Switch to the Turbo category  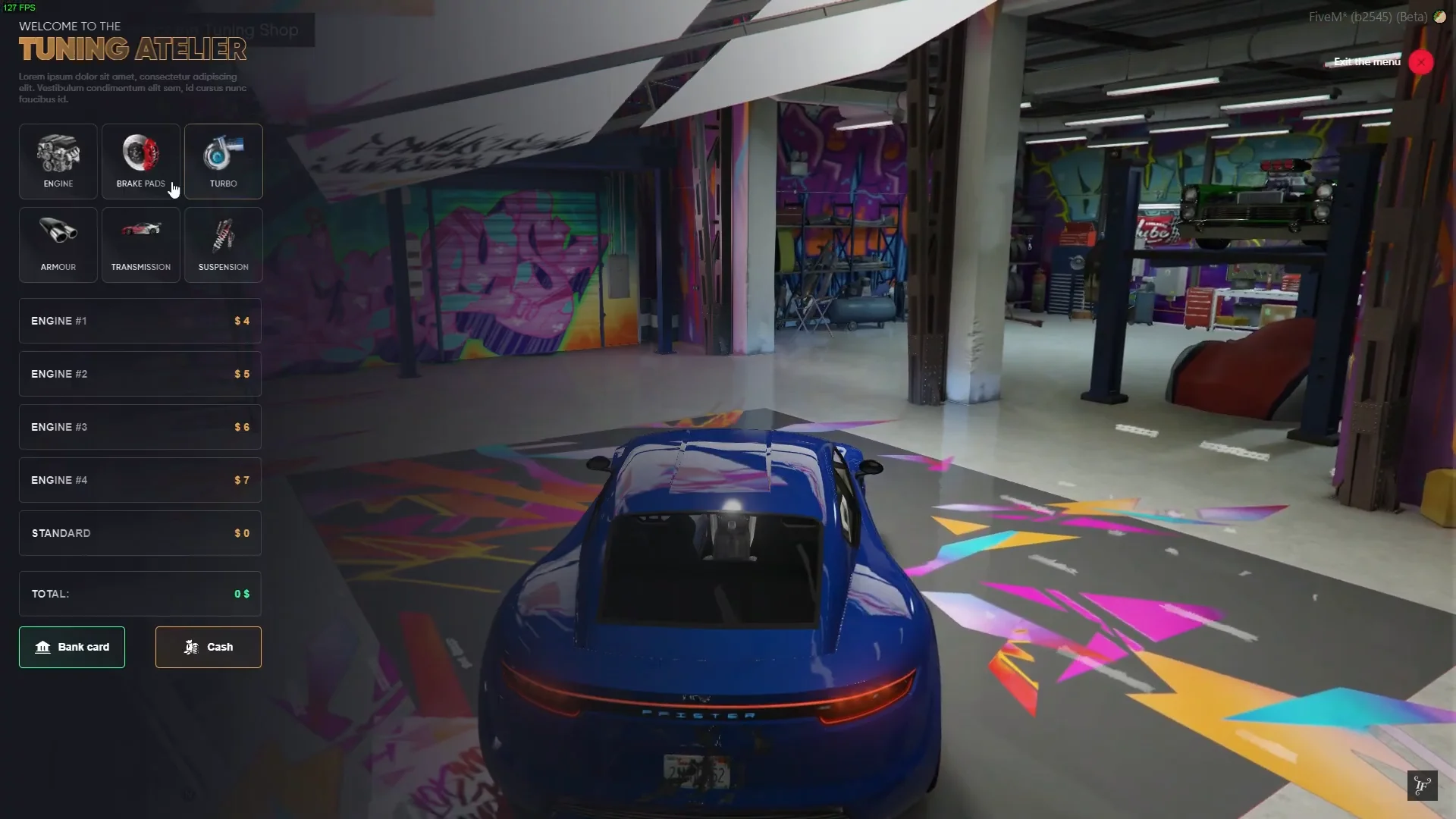[224, 162]
